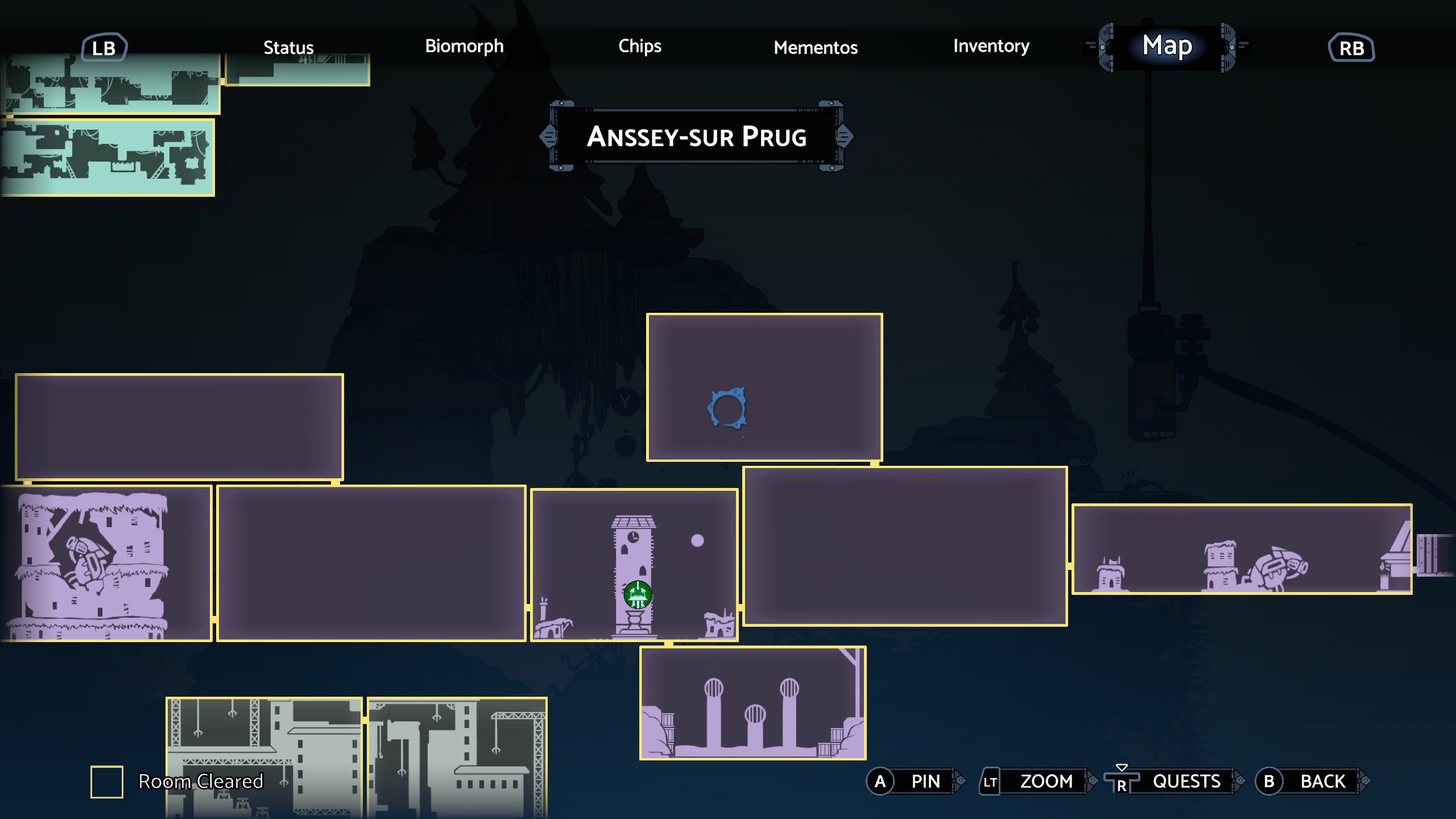Image resolution: width=1456 pixels, height=819 pixels.
Task: Open the Mementos screen
Action: [x=816, y=48]
